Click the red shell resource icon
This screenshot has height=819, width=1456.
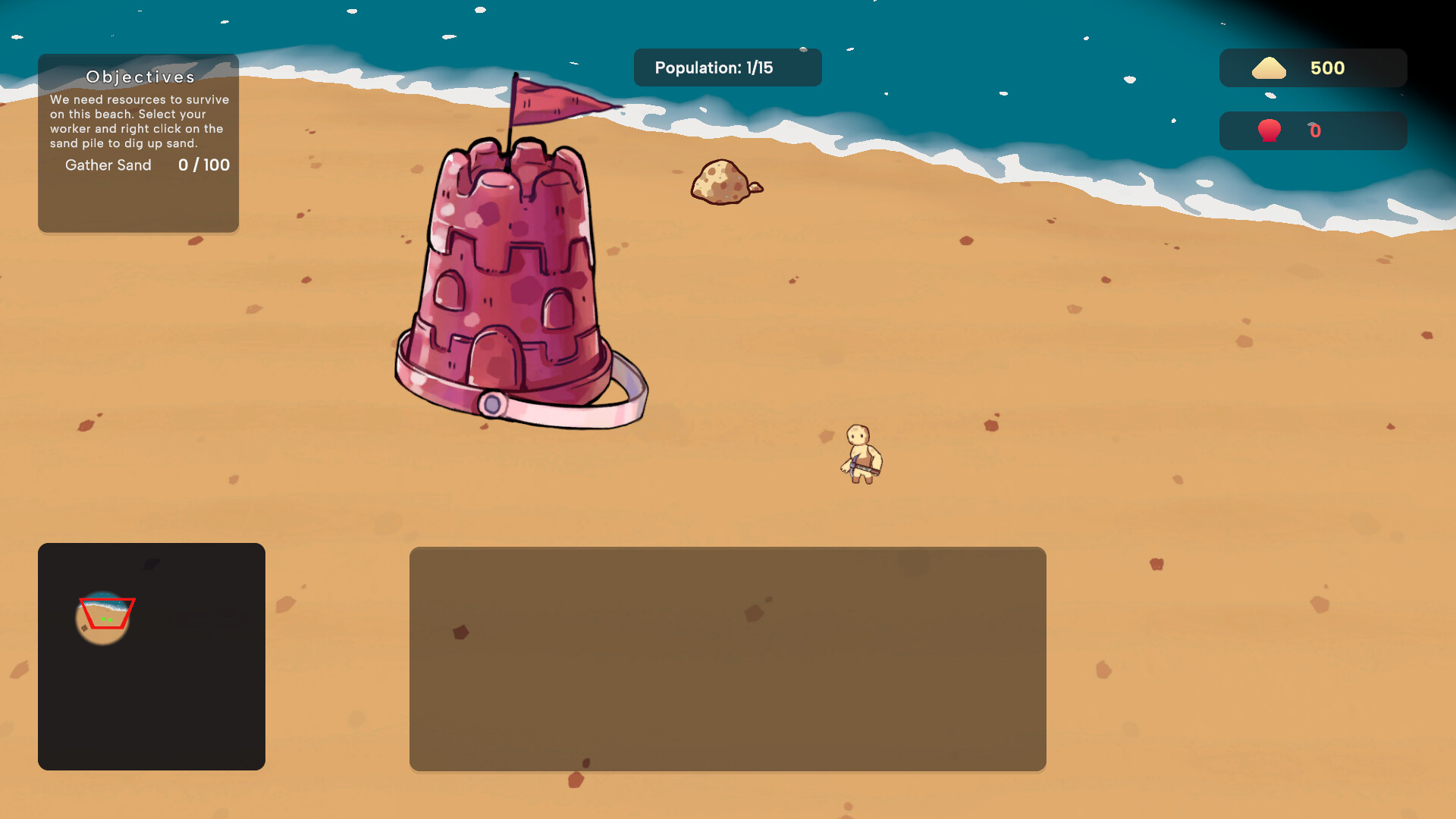1268,130
